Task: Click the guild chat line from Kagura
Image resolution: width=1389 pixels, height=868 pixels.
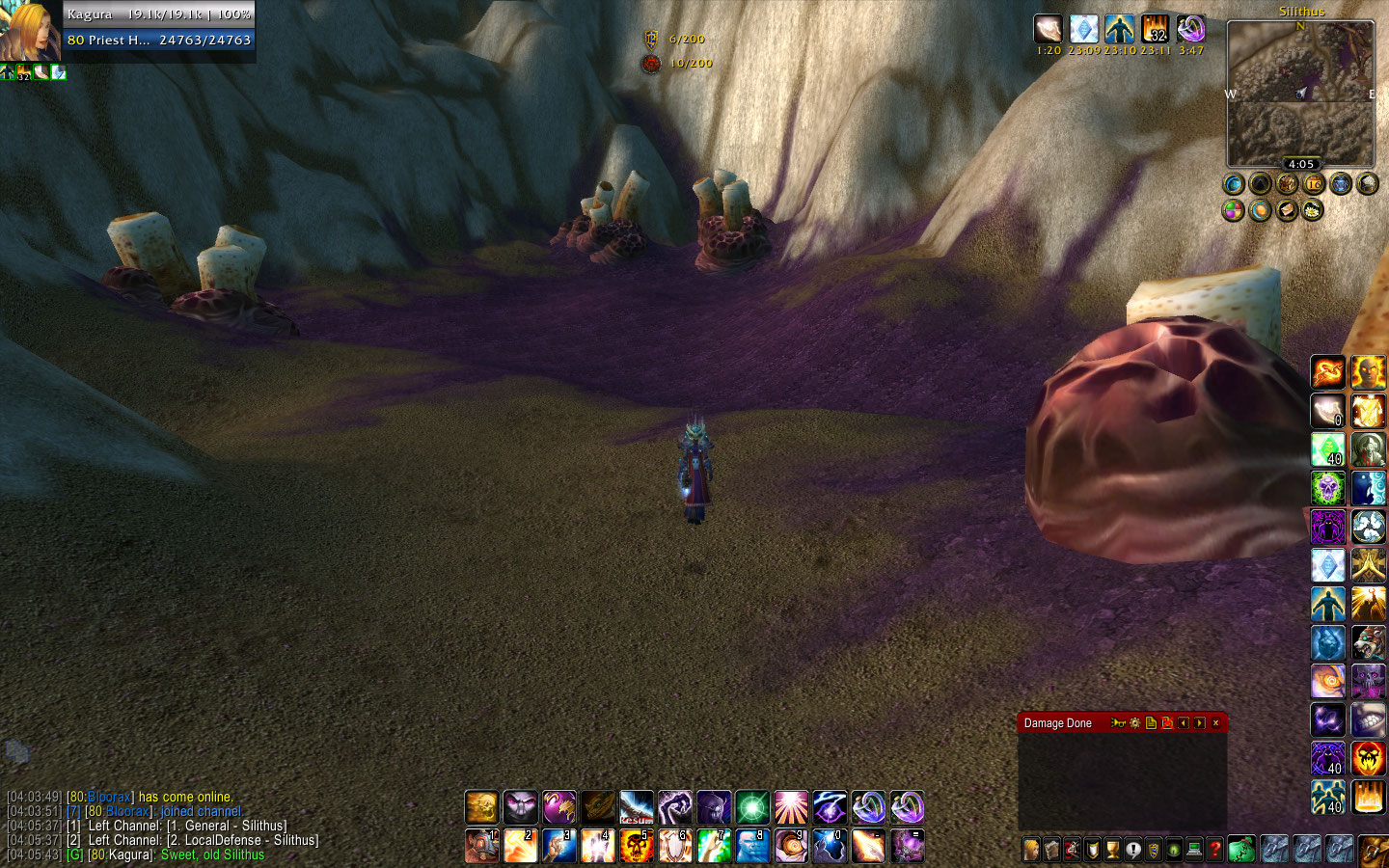Action: coord(165,855)
